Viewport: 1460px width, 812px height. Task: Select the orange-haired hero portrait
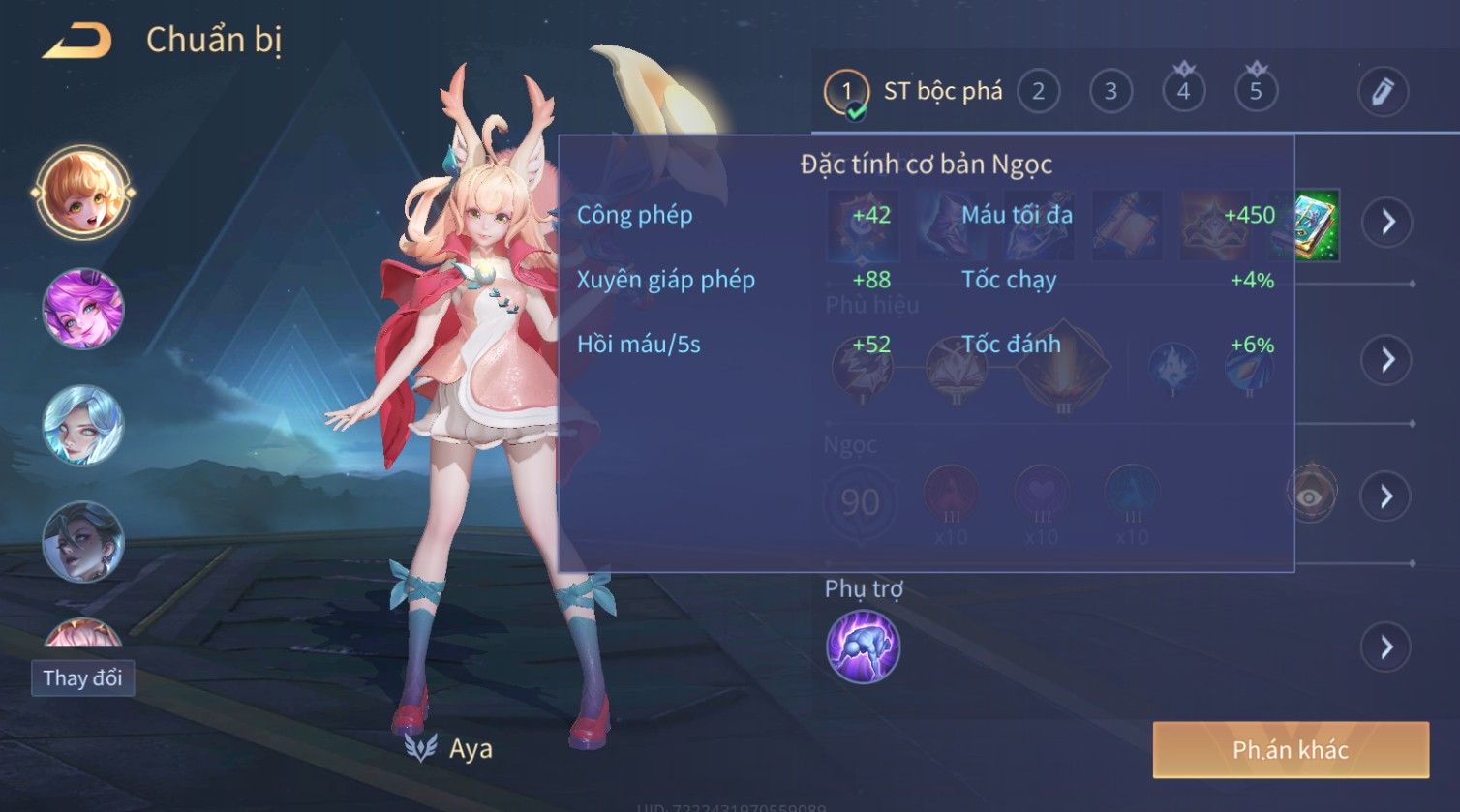(83, 192)
